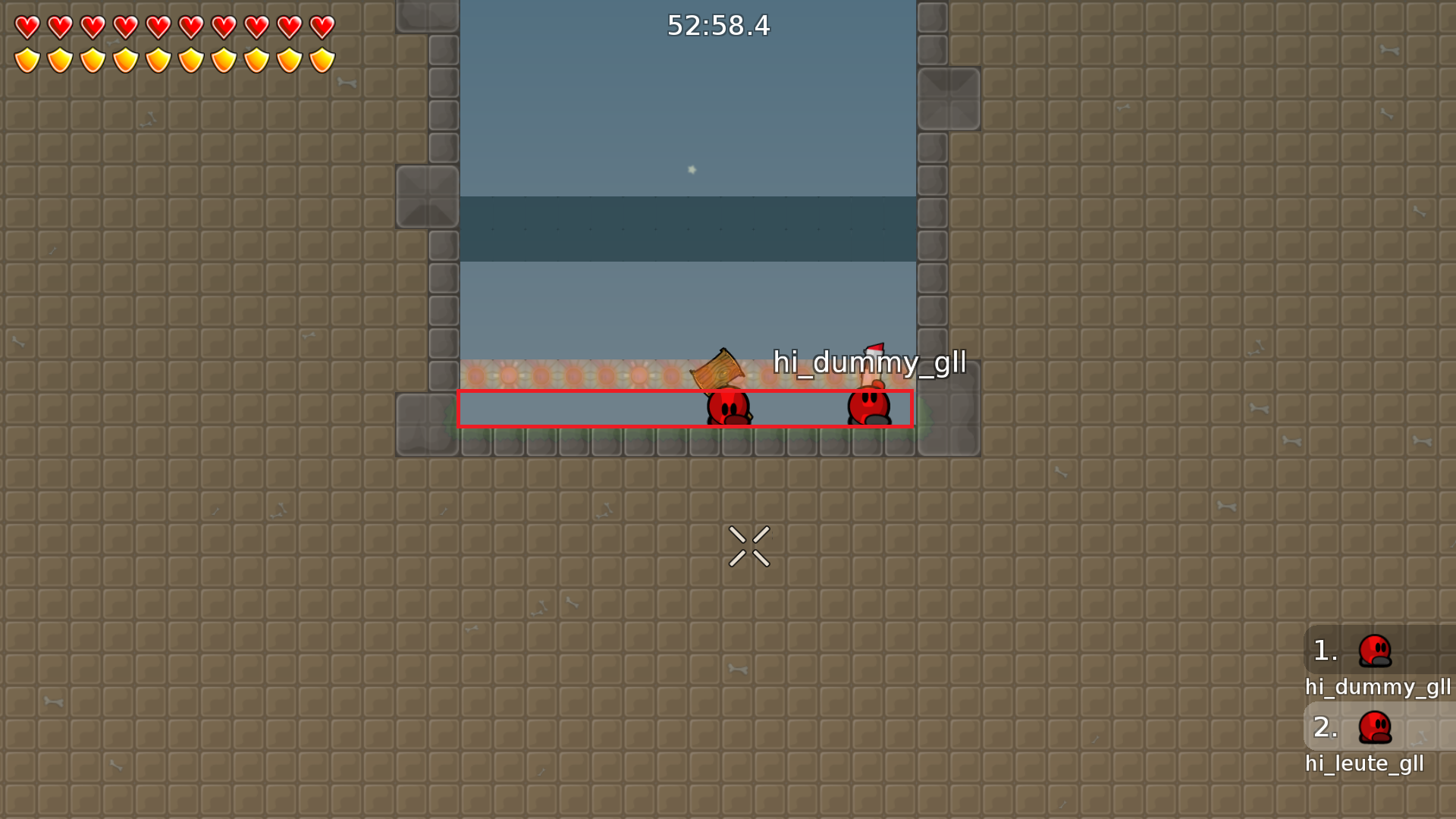Click the hi_dummy_gll nameplate above the tee
The height and width of the screenshot is (819, 1456).
[x=869, y=363]
